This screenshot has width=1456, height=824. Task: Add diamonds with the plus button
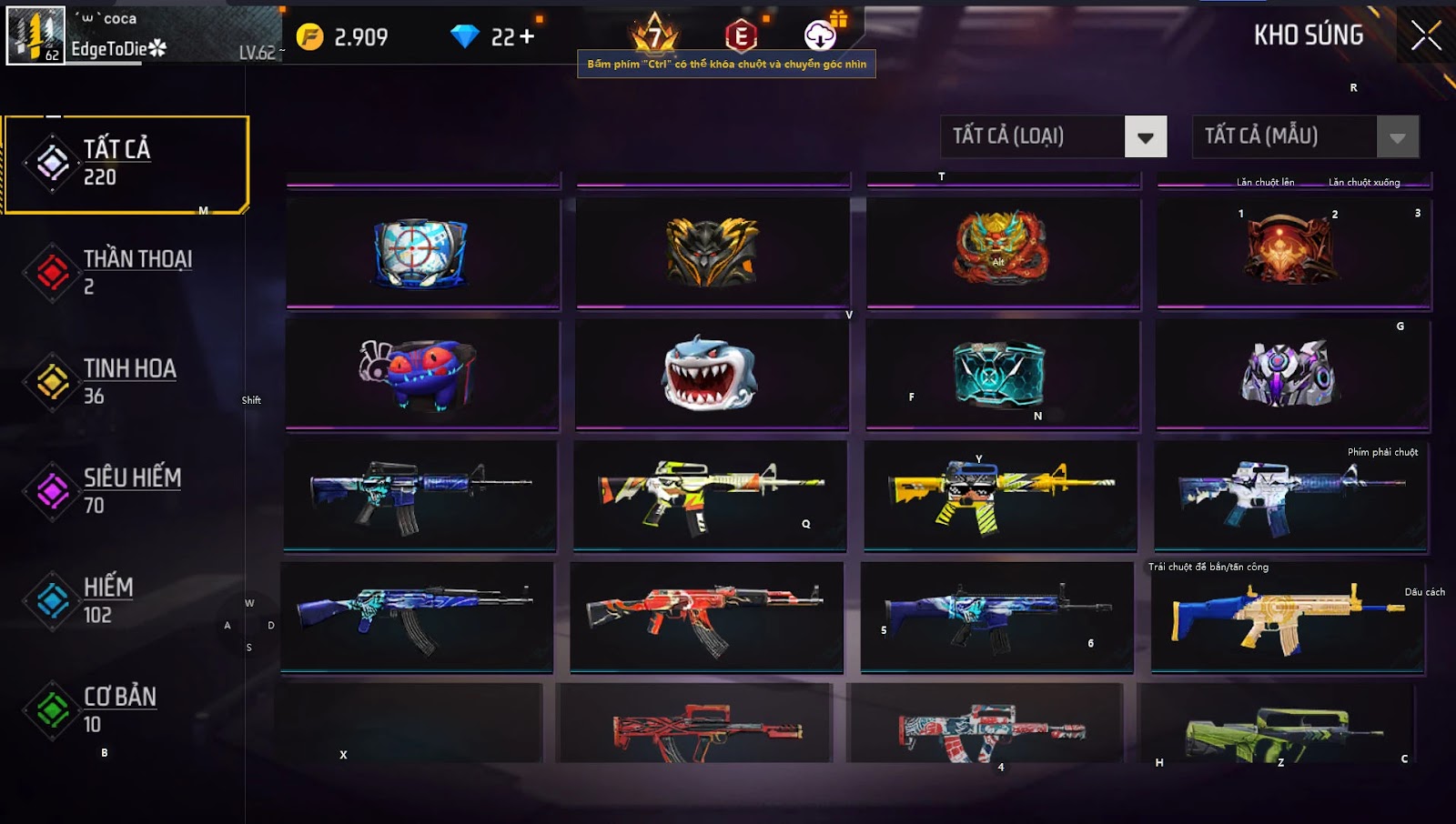coord(527,37)
